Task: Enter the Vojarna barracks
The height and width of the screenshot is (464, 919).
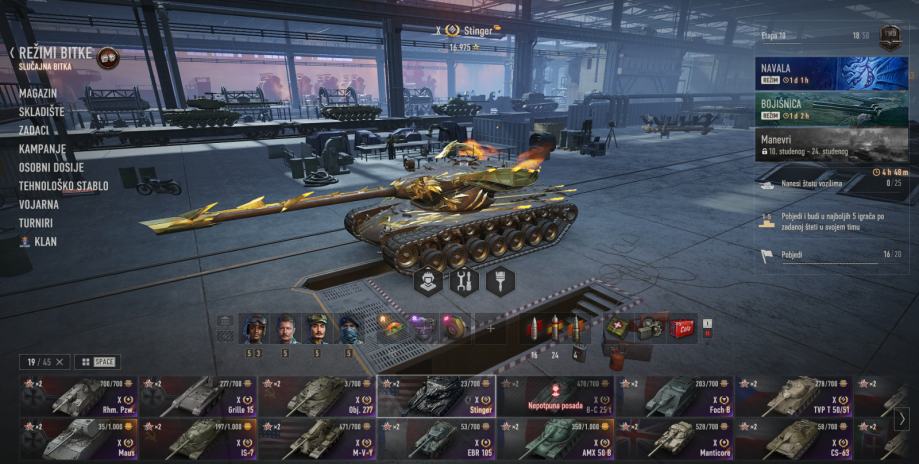Action: pos(38,204)
